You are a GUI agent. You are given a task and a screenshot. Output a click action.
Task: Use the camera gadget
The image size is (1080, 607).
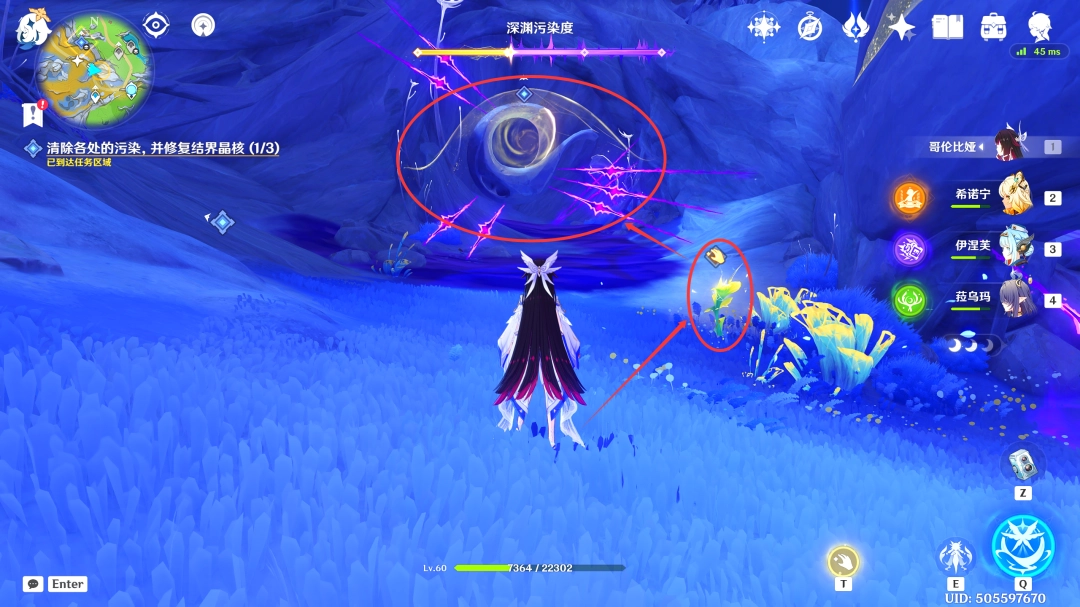[1023, 463]
